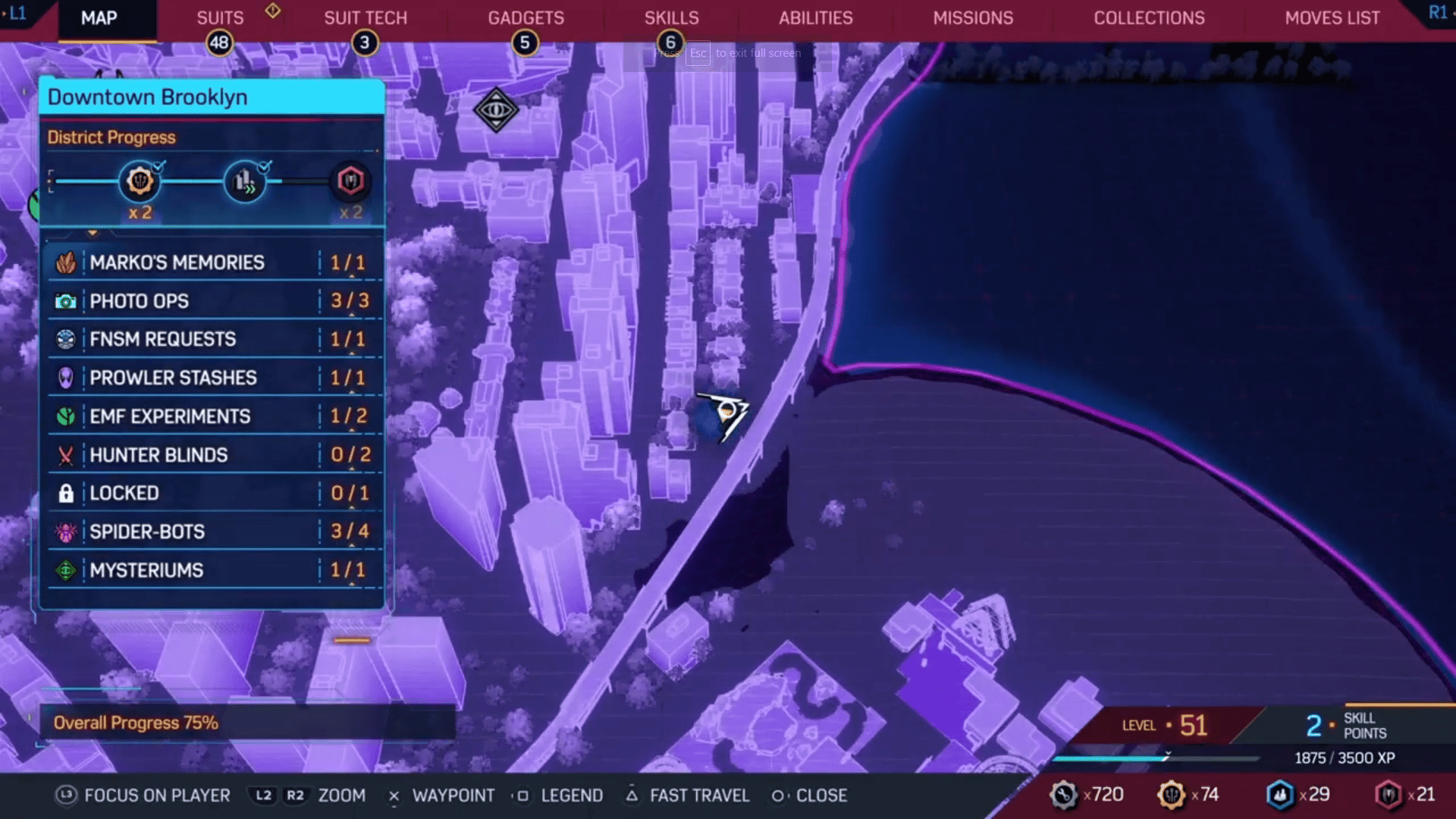Viewport: 1456px width, 819px height.
Task: Click the Prowler Stashes mask icon
Action: [67, 378]
